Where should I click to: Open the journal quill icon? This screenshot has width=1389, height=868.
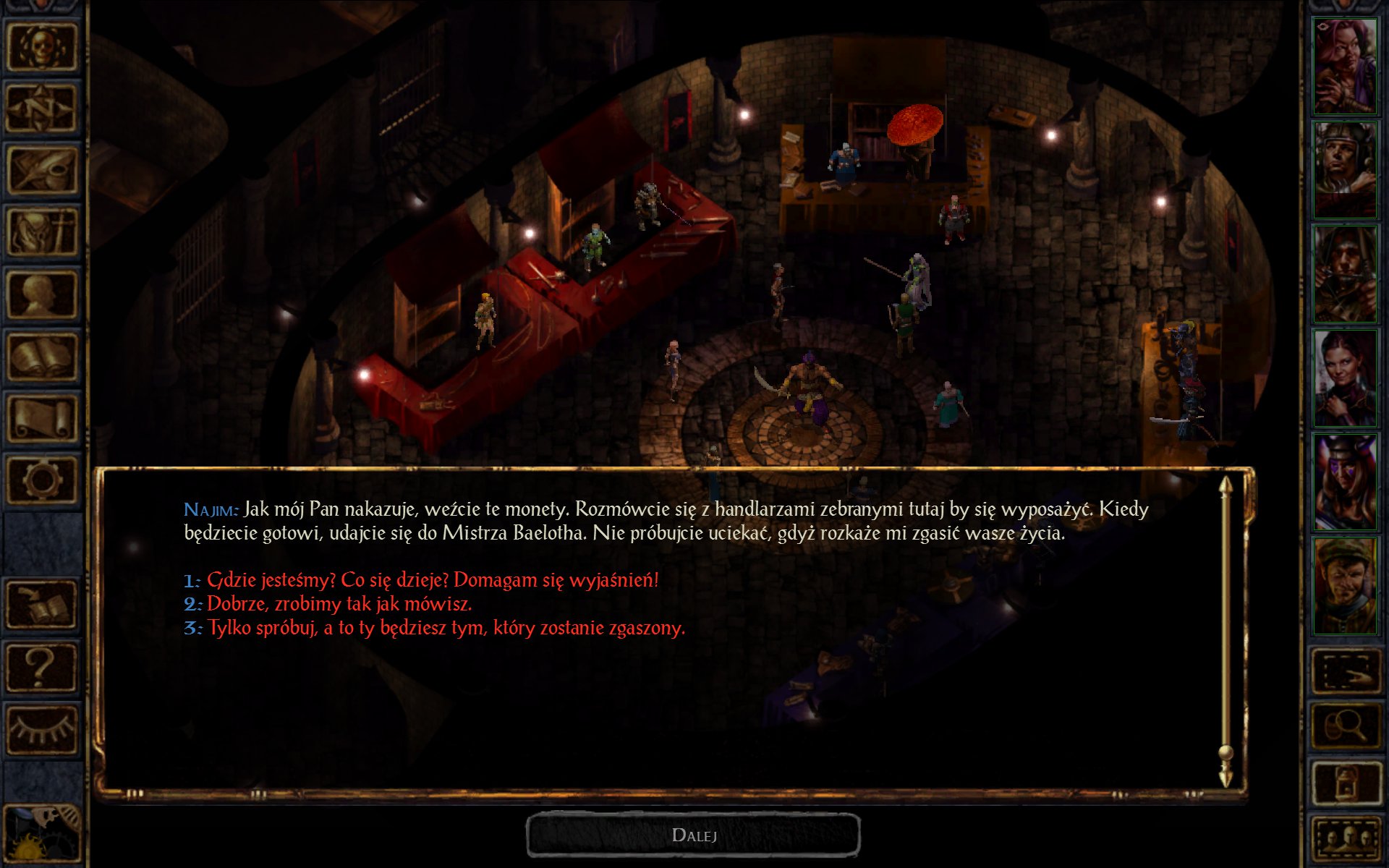click(x=41, y=170)
